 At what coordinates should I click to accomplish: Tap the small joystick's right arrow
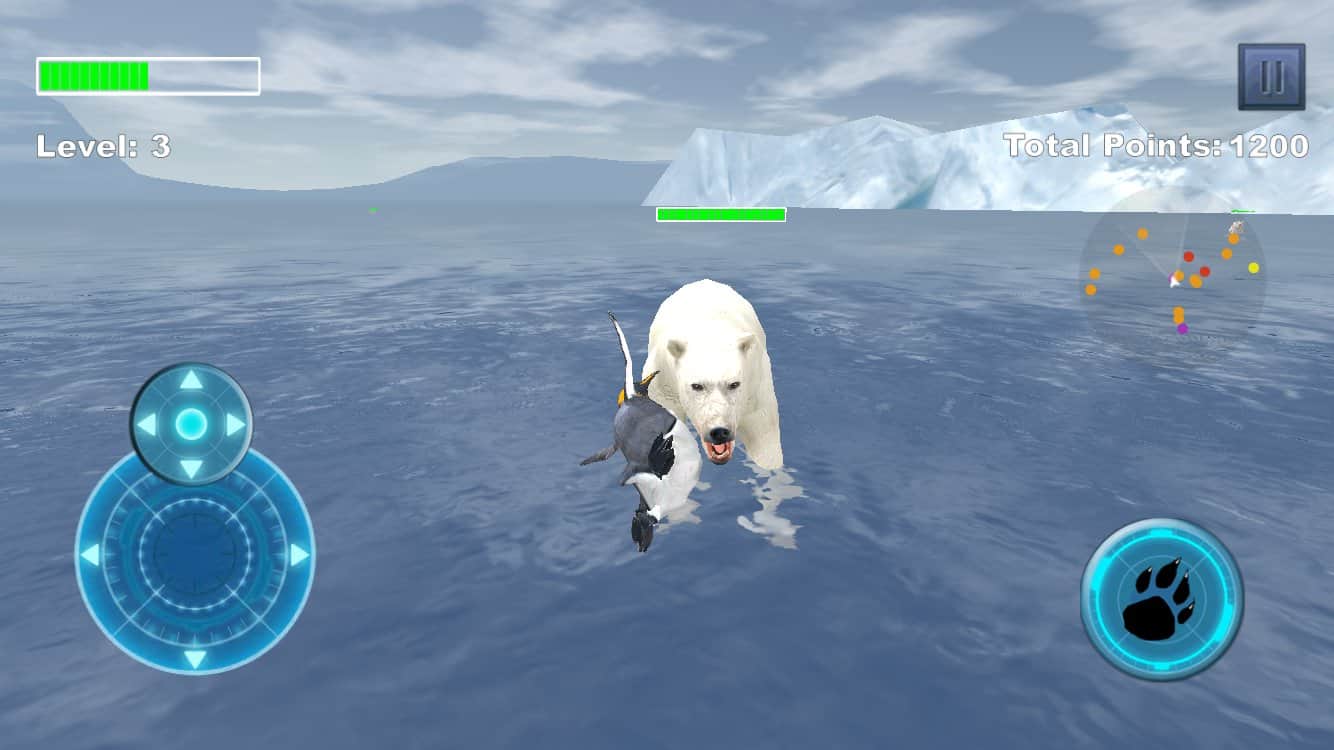point(235,425)
